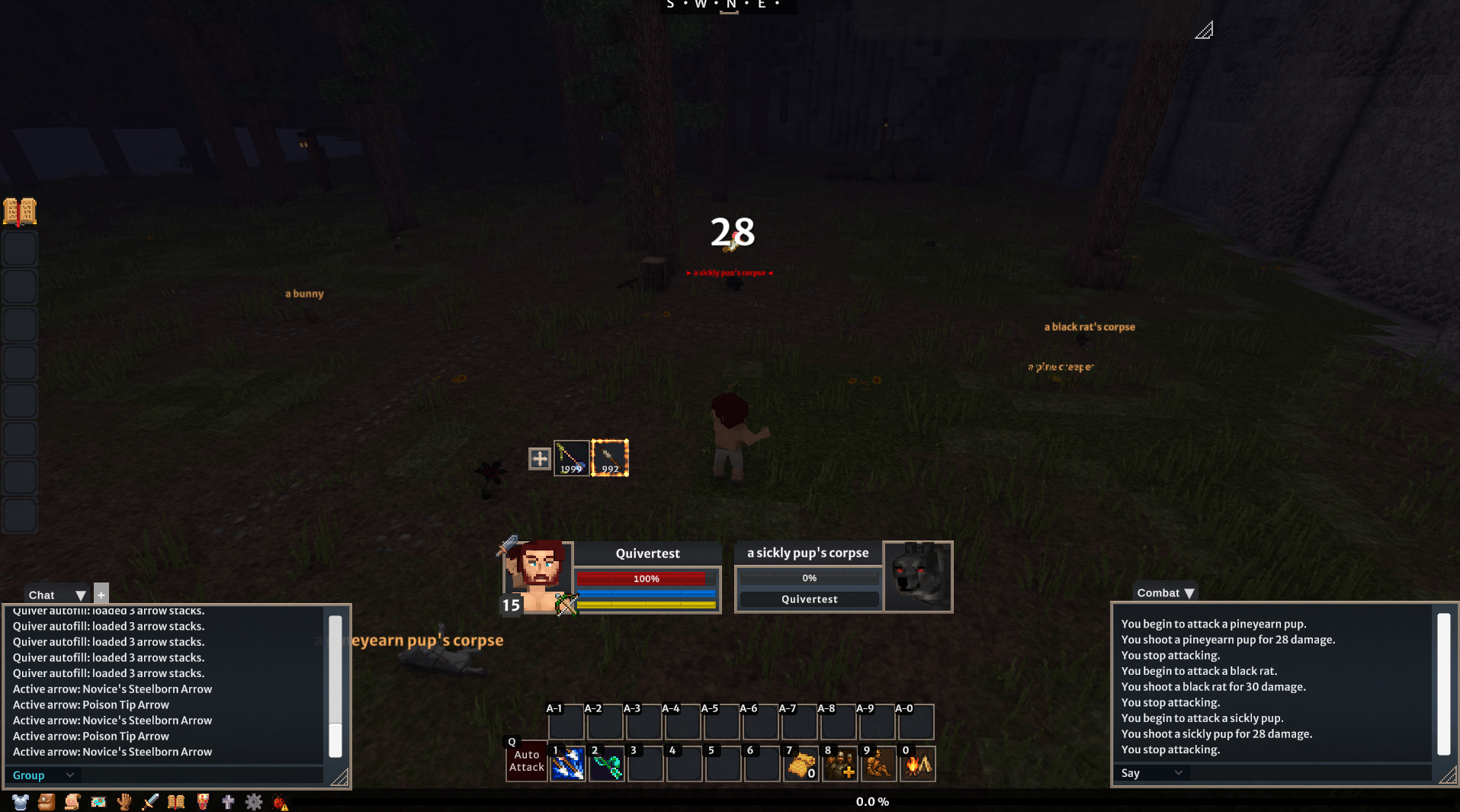
Task: Open the Say channel selector
Action: (x=1150, y=772)
